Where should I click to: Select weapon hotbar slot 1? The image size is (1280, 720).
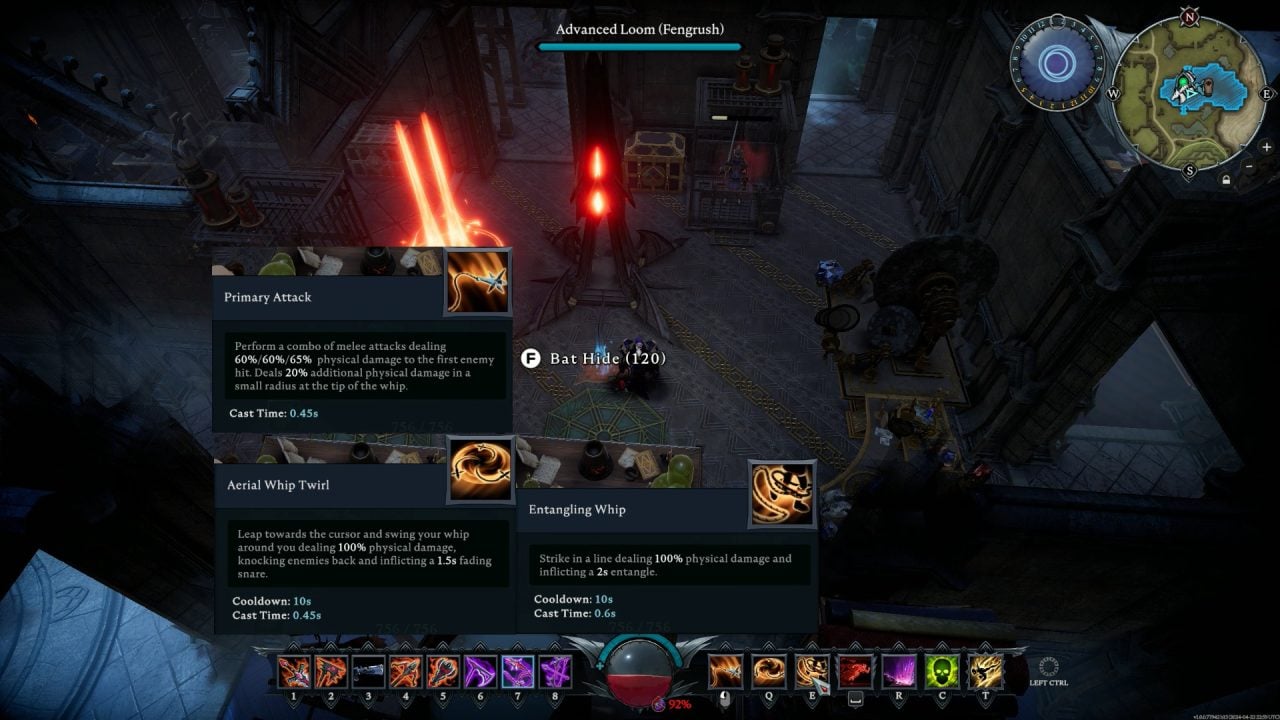(x=294, y=671)
